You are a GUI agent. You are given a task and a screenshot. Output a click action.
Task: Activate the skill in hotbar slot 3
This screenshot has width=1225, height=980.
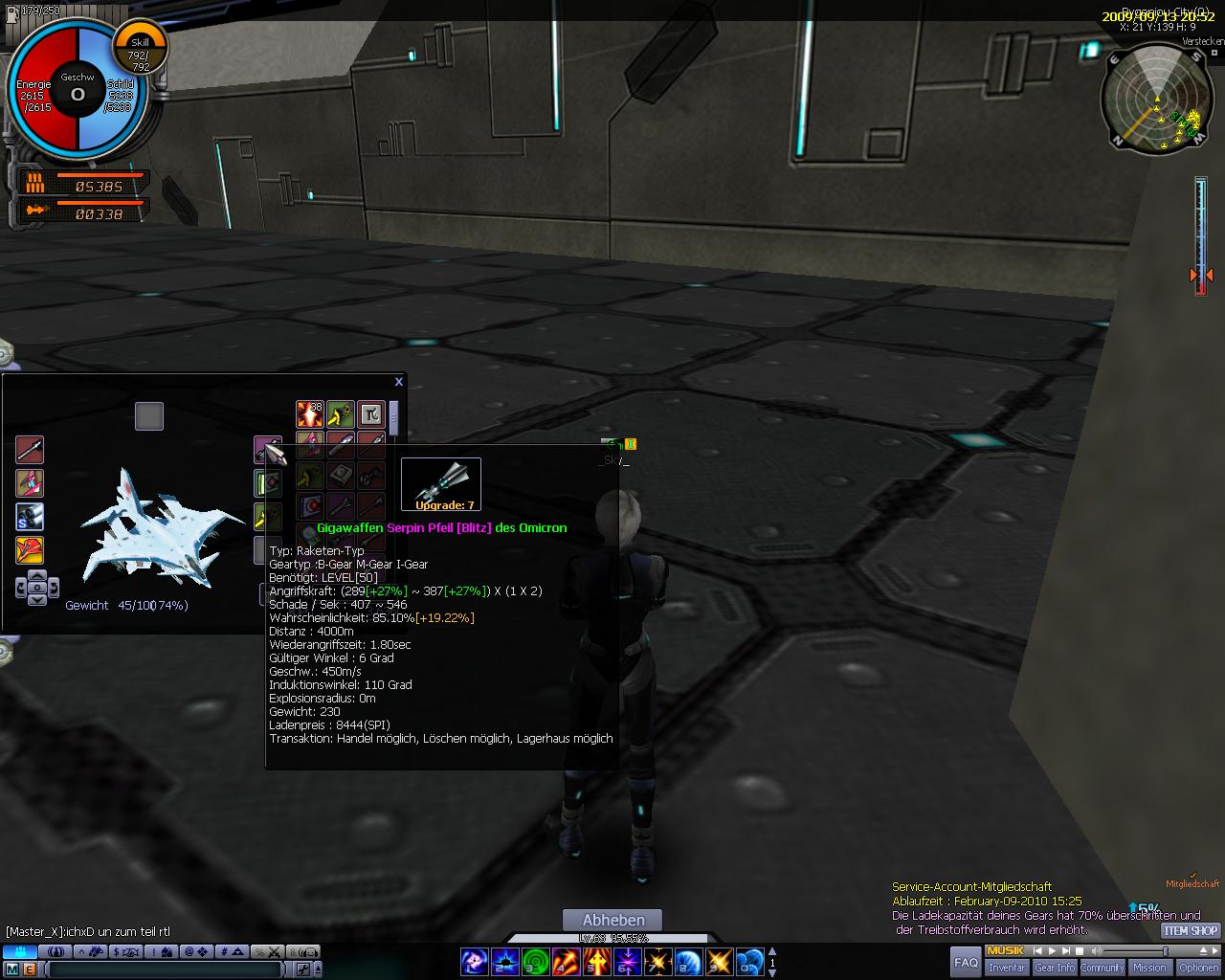(x=536, y=962)
